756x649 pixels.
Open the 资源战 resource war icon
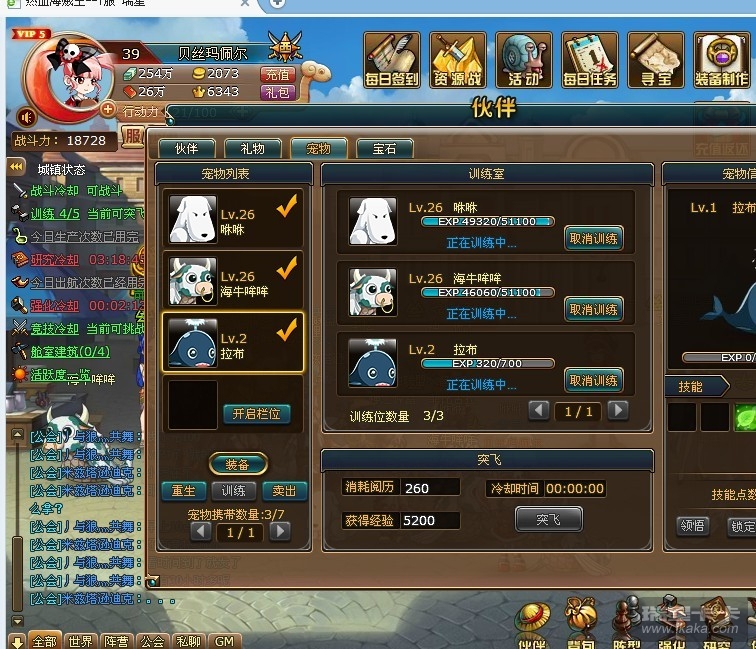[458, 59]
